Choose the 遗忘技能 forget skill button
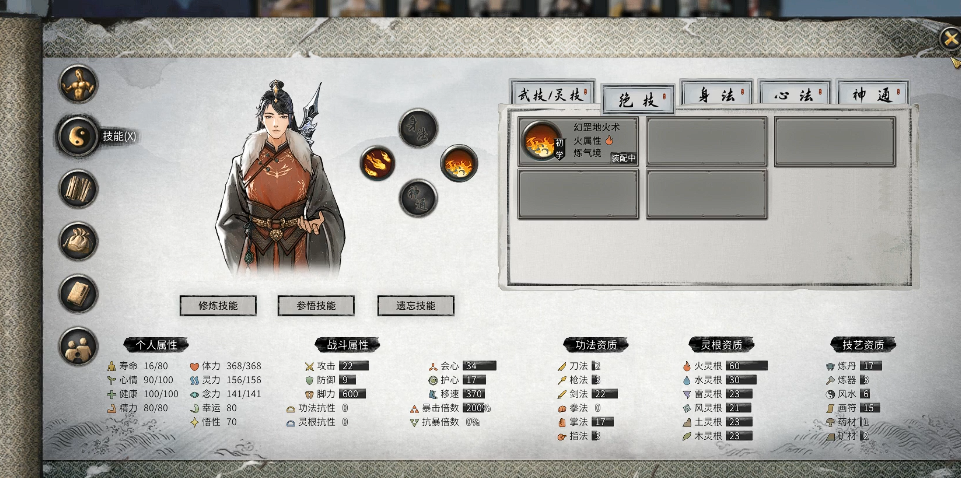Viewport: 961px width, 478px height. coord(415,305)
